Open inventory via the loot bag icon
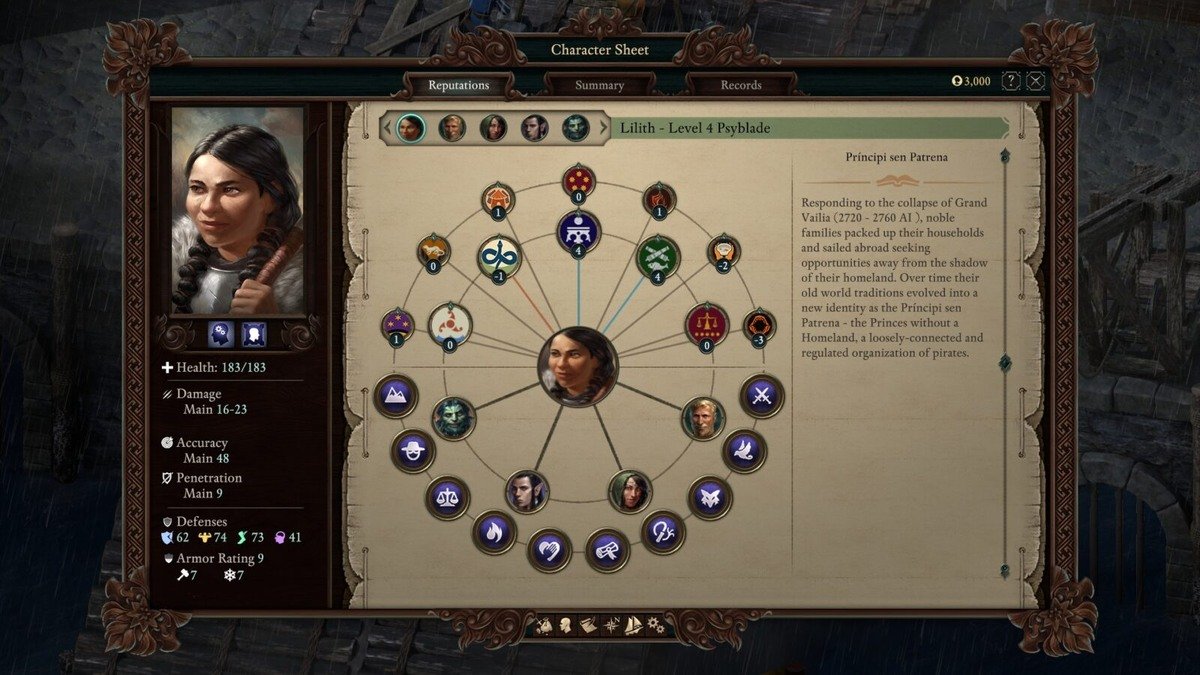This screenshot has width=1200, height=675. [544, 626]
